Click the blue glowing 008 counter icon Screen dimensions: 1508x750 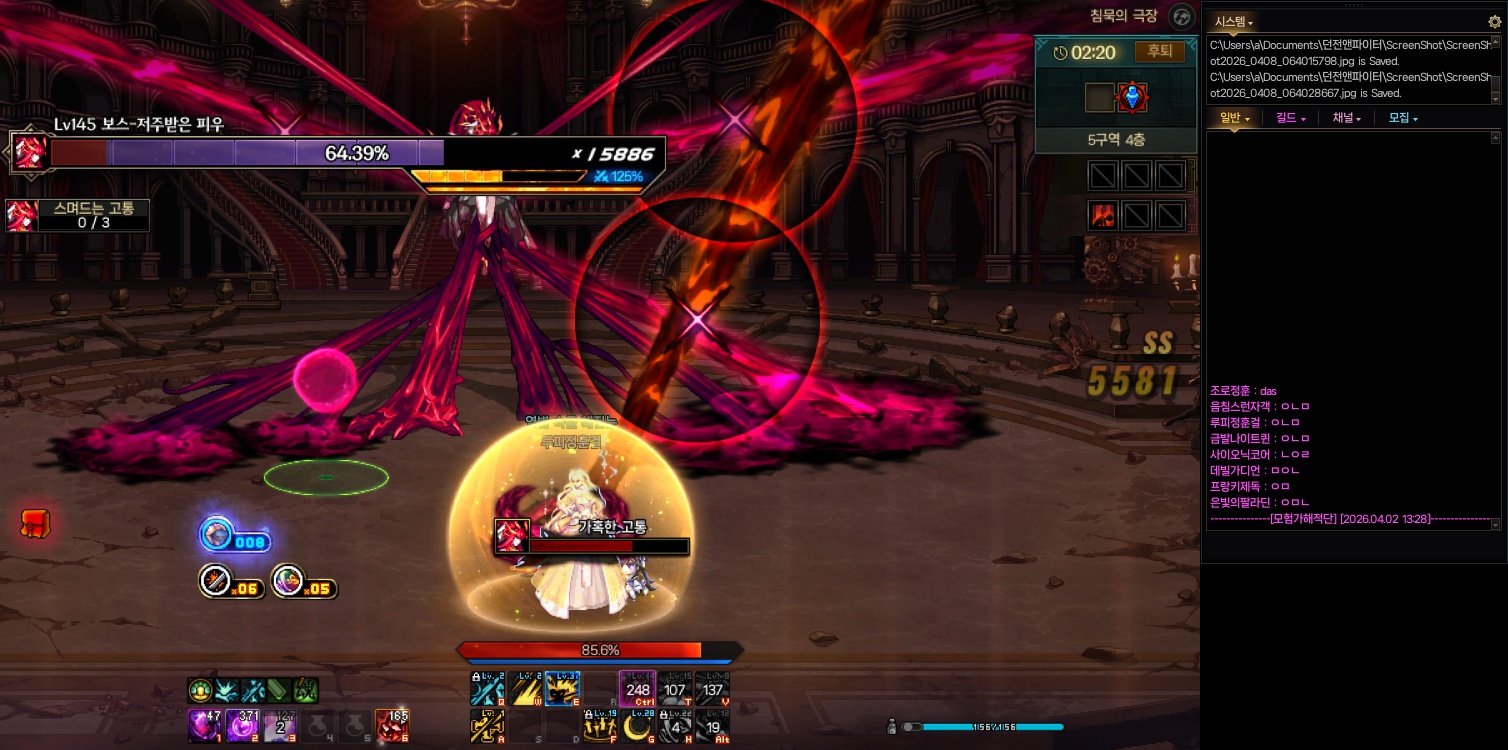(x=216, y=535)
